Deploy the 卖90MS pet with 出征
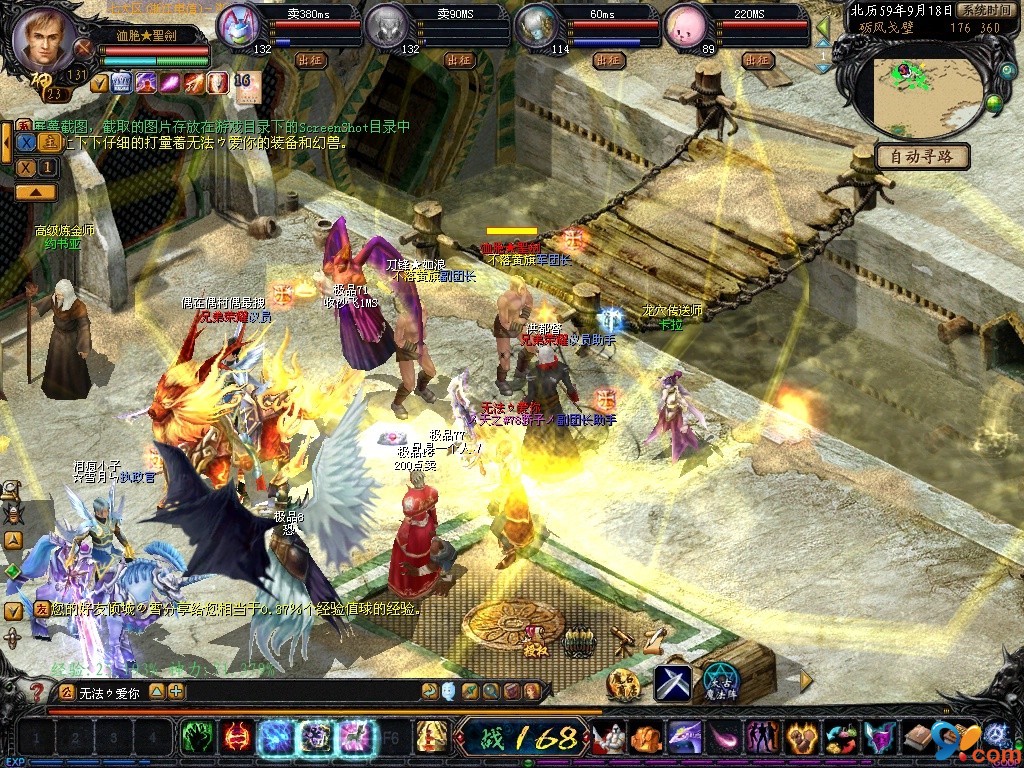The height and width of the screenshot is (768, 1024). click(460, 60)
